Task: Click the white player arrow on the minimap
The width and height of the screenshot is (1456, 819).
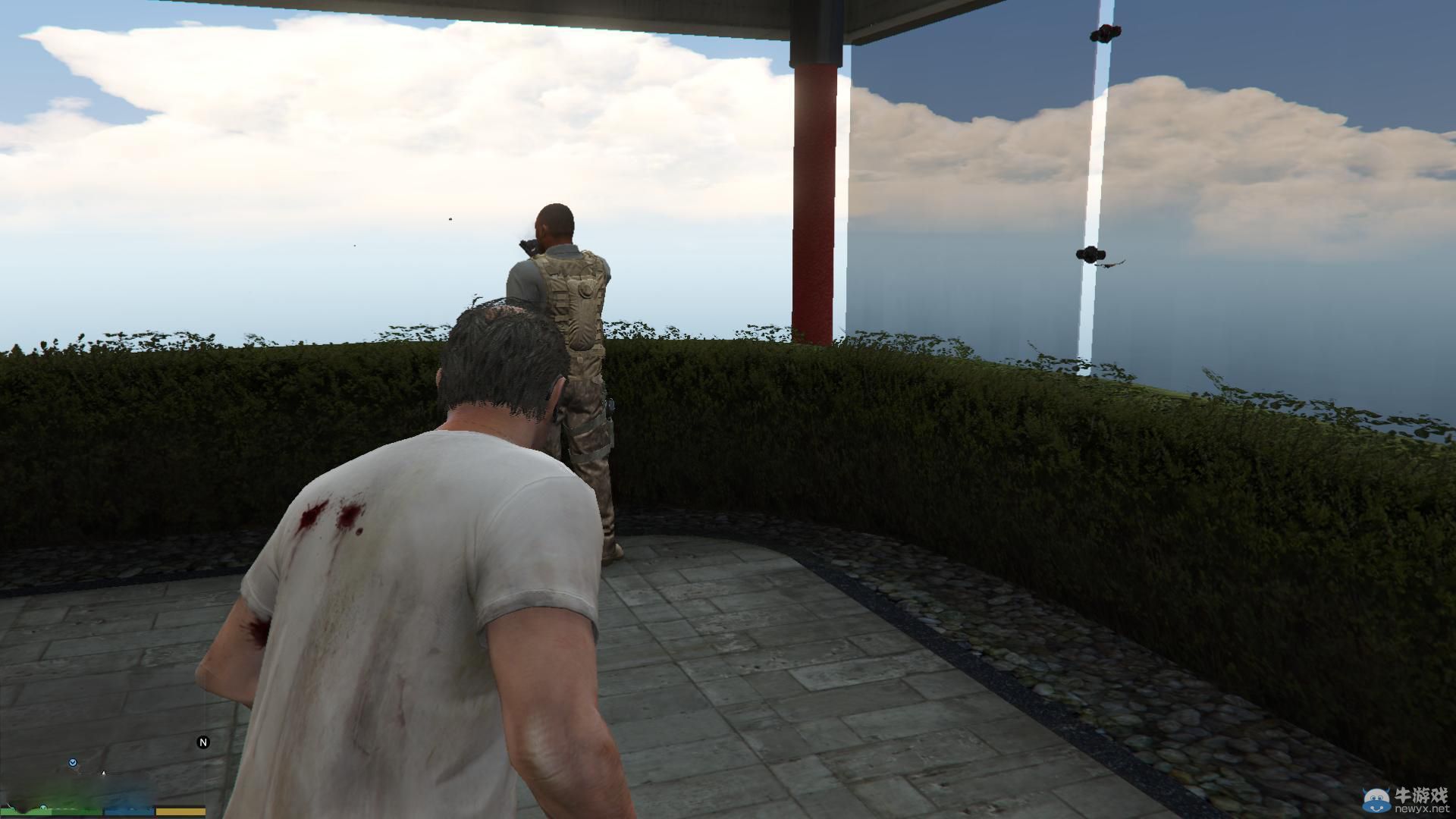Action: coord(104,773)
